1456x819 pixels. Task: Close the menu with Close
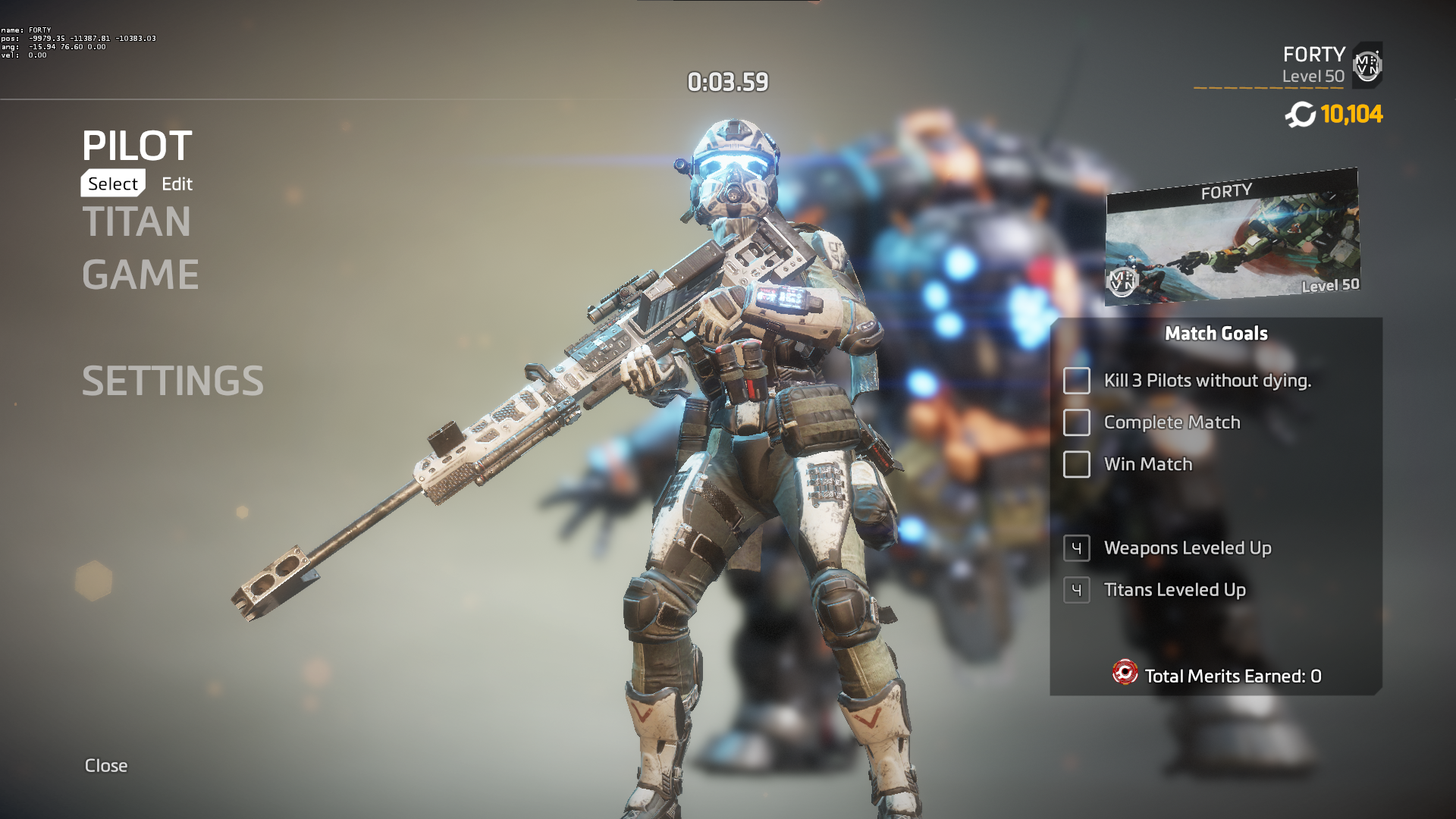pyautogui.click(x=106, y=765)
